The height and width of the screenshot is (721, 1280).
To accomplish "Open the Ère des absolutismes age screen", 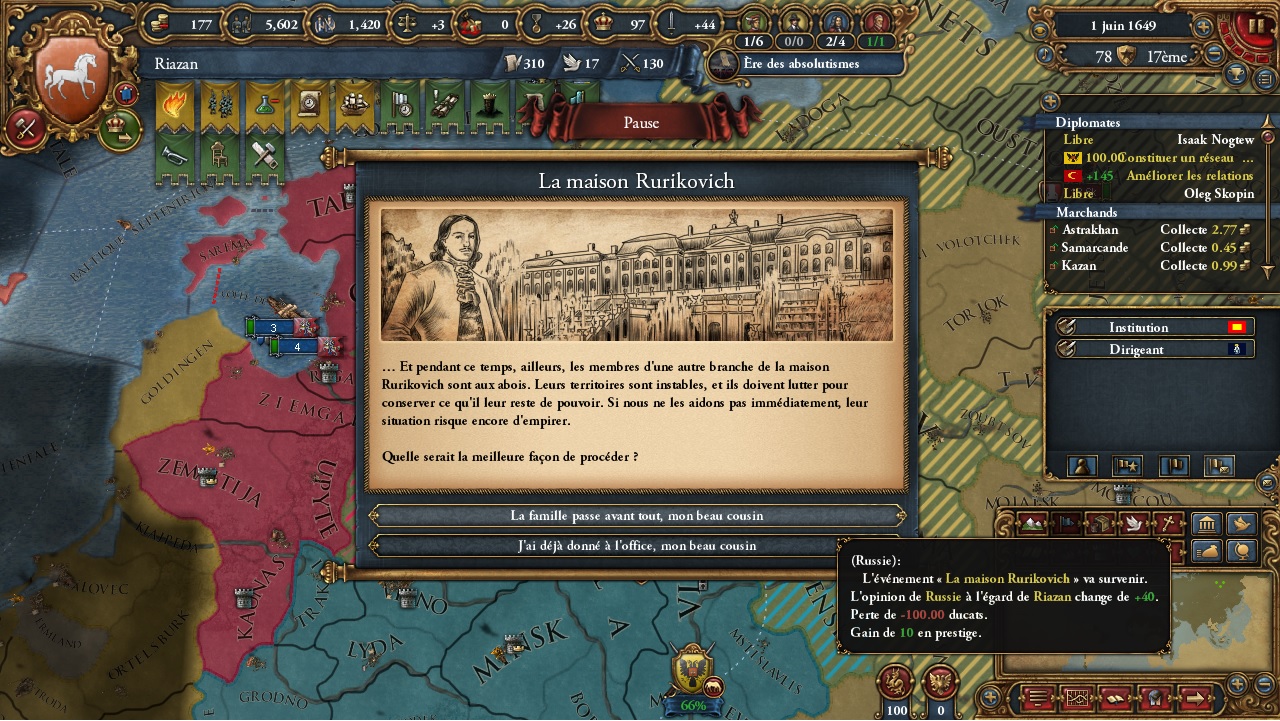I will pos(800,62).
